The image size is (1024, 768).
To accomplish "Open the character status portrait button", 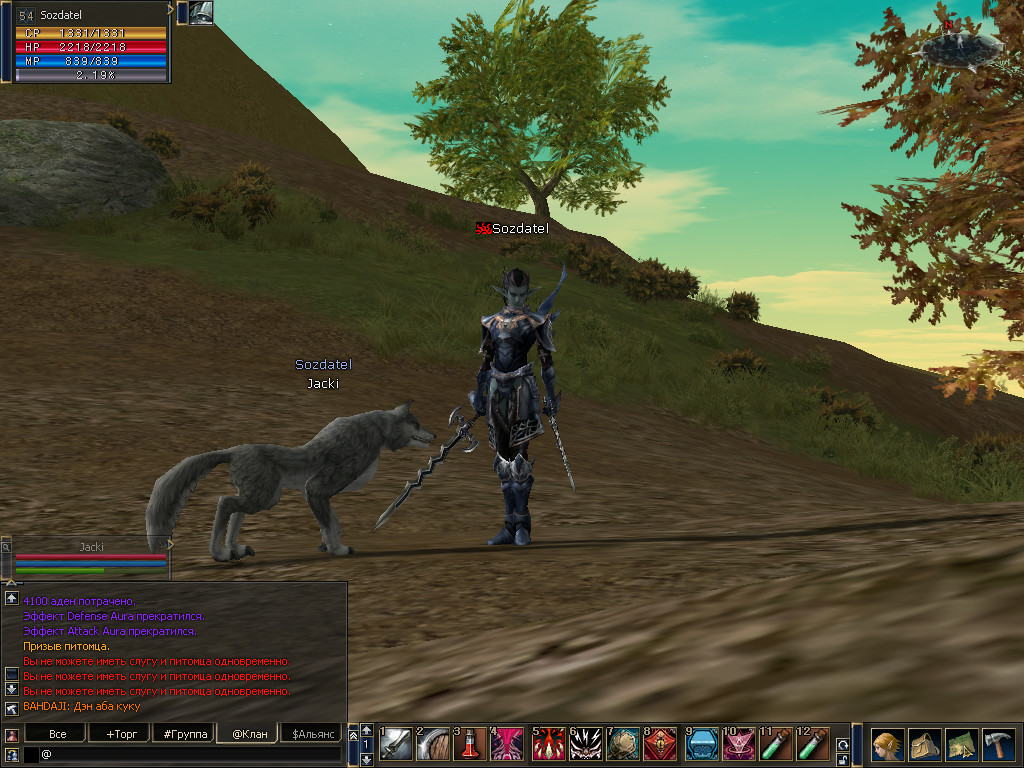I will [887, 745].
